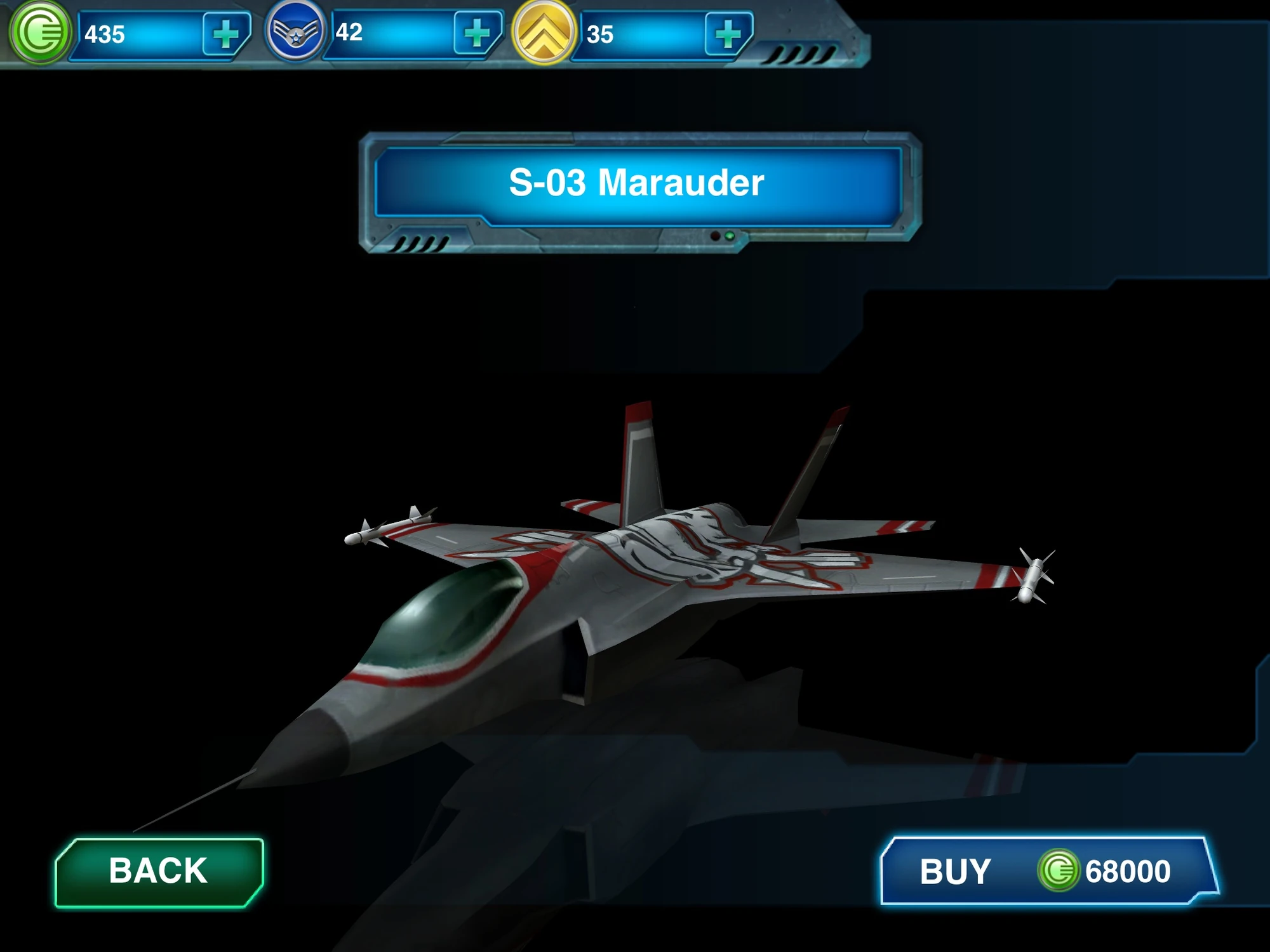
Task: Click the green indicator light on the name plate
Action: pyautogui.click(x=730, y=235)
